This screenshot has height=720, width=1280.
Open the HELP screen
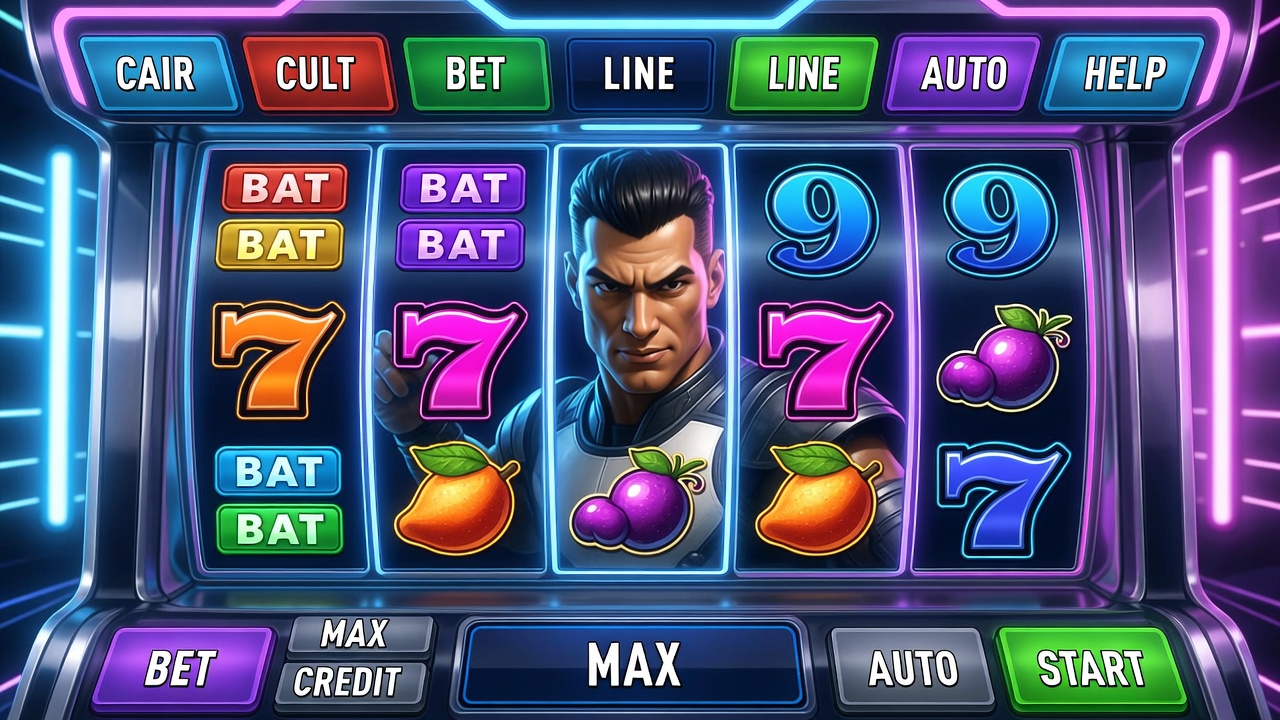[1124, 73]
